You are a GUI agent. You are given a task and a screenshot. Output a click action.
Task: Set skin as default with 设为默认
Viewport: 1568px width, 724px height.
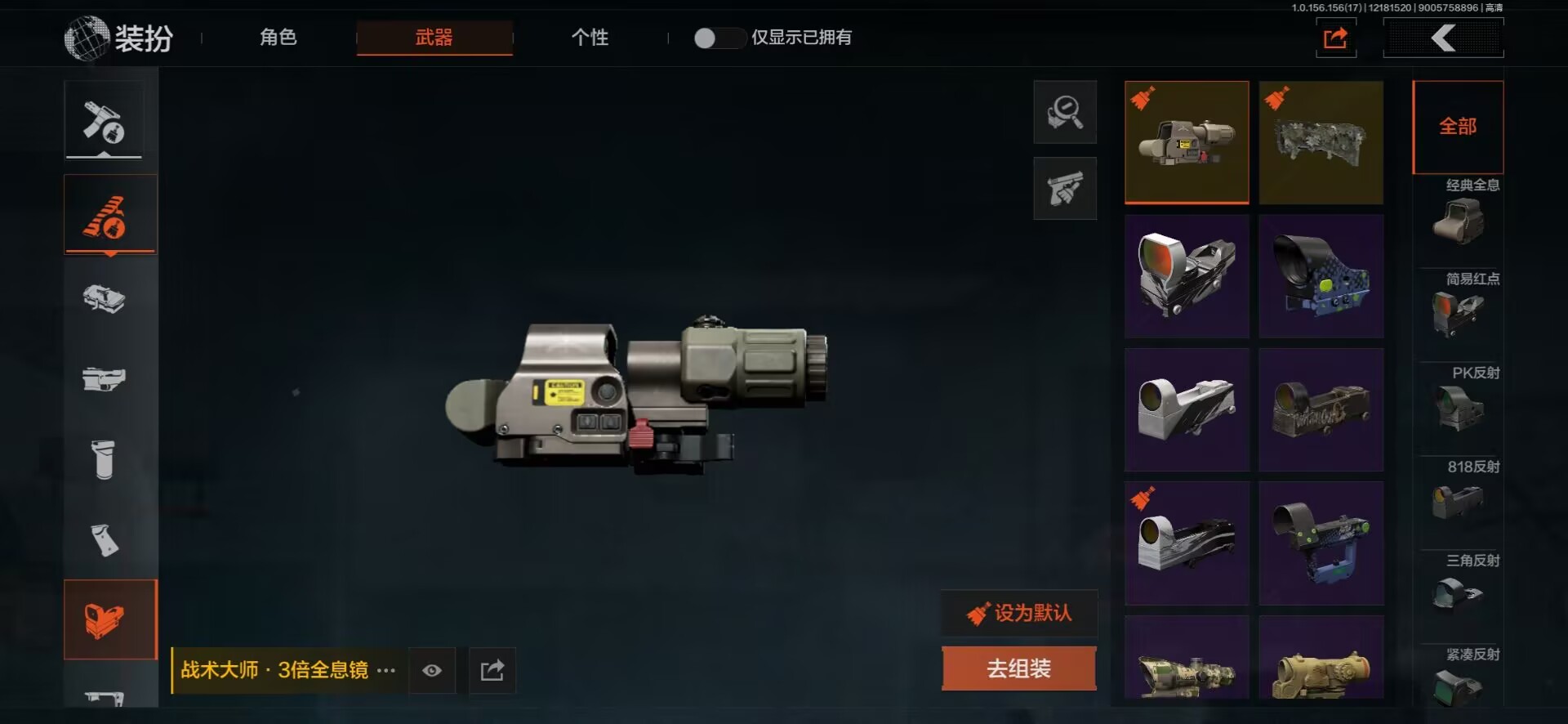click(1019, 613)
